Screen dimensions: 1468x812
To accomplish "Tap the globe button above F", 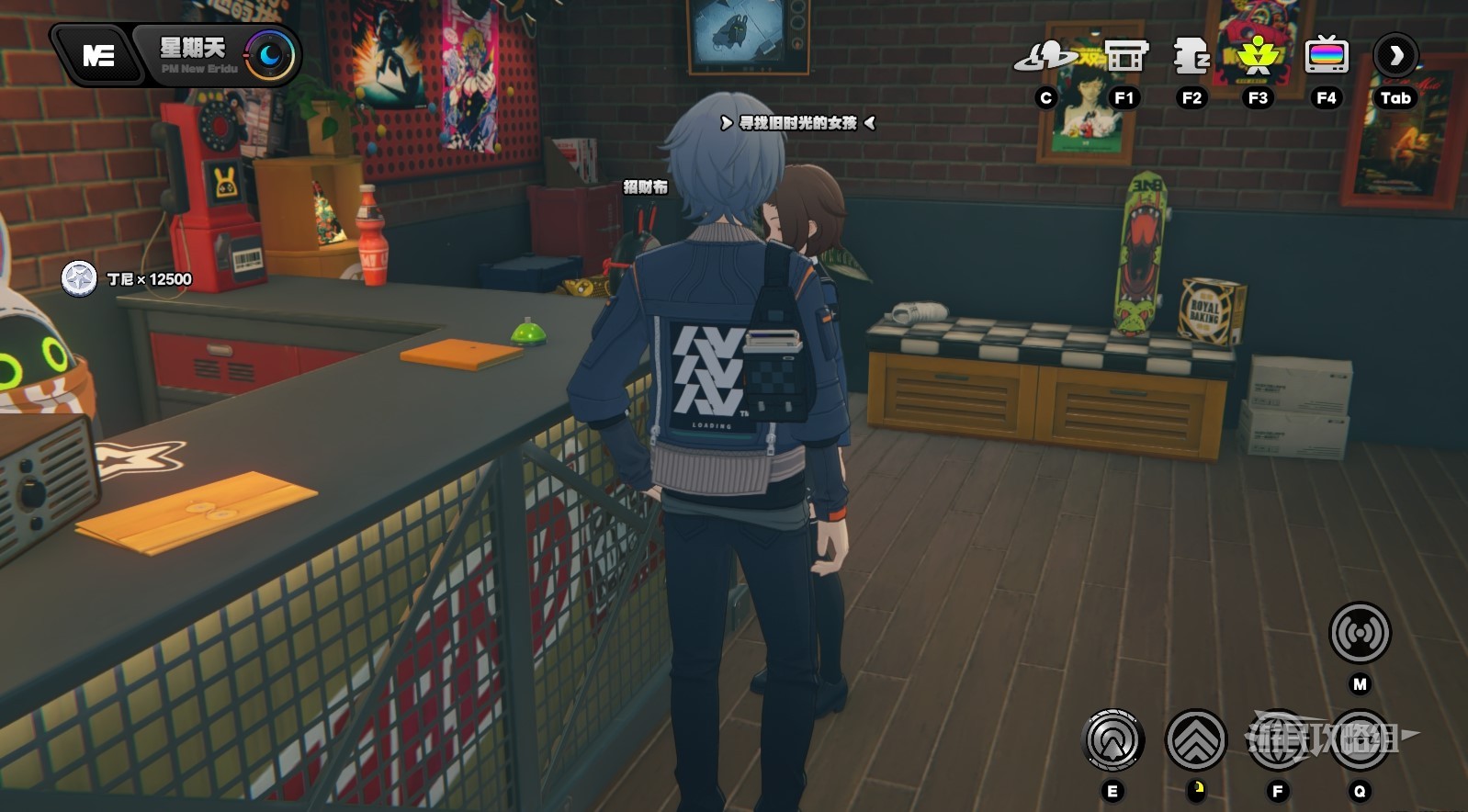I will tap(1277, 739).
